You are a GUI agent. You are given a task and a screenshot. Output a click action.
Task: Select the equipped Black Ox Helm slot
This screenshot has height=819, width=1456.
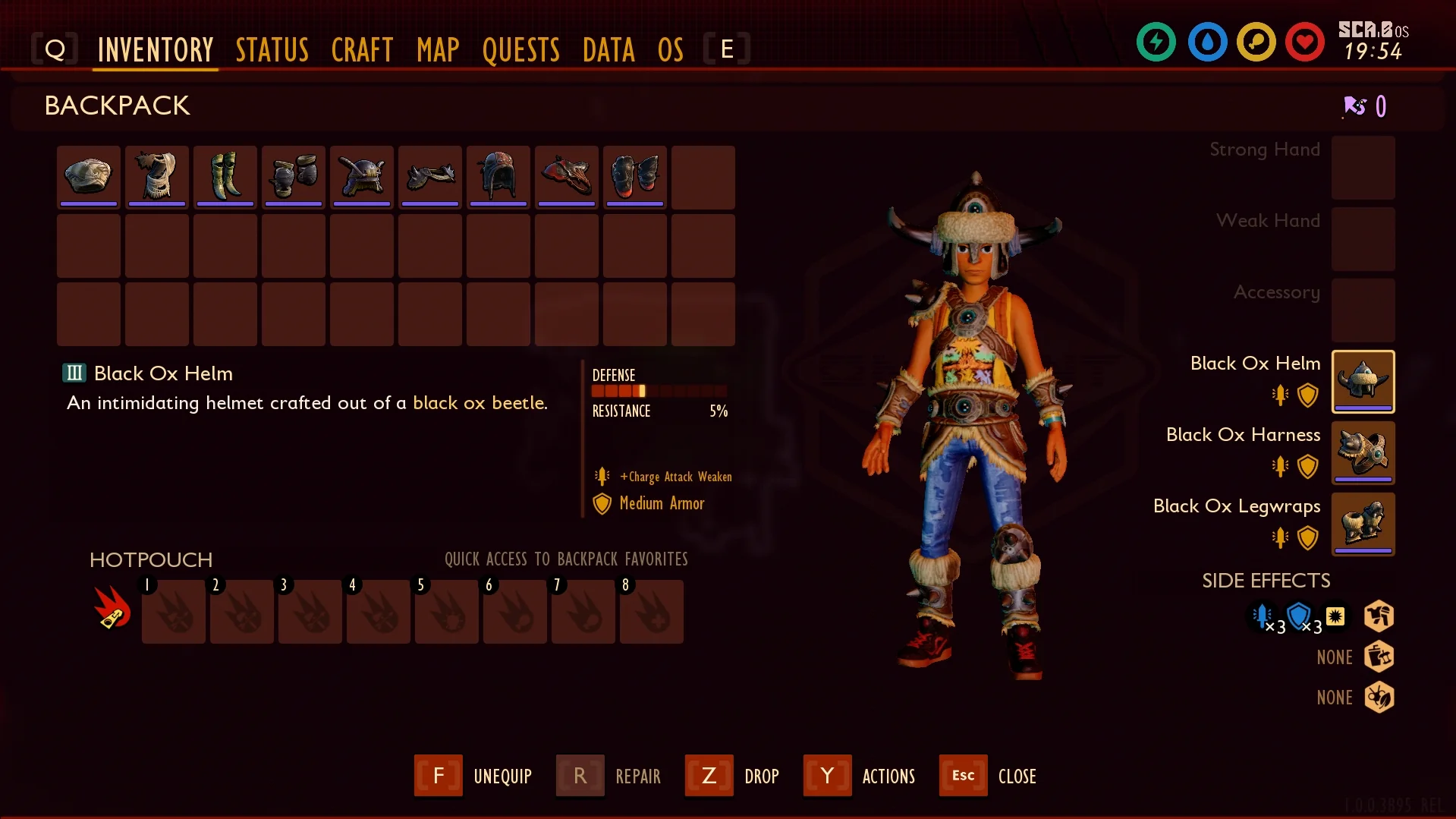pyautogui.click(x=1363, y=381)
